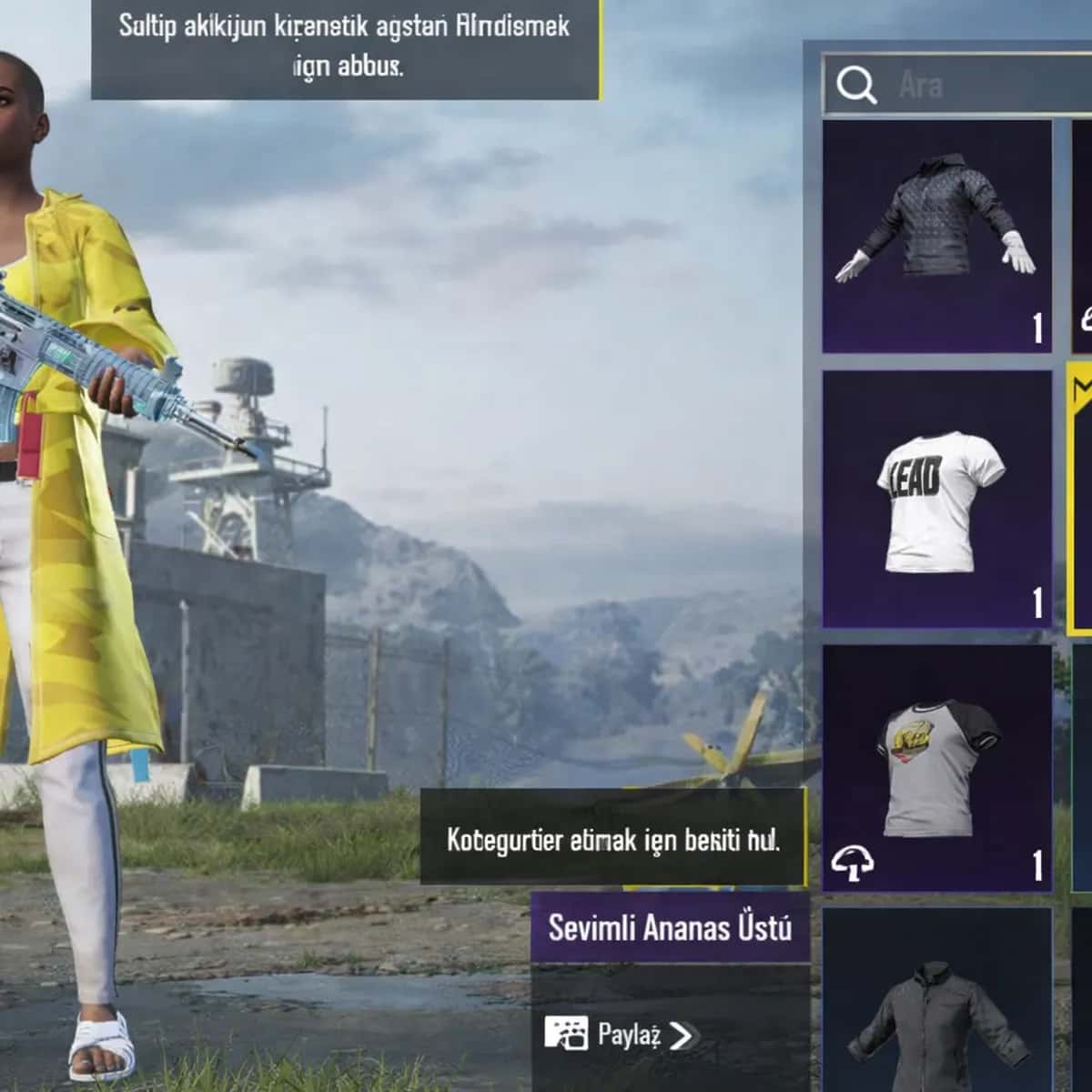This screenshot has height=1092, width=1092.
Task: Choose the white LEAD t-shirt item
Action: (936, 499)
